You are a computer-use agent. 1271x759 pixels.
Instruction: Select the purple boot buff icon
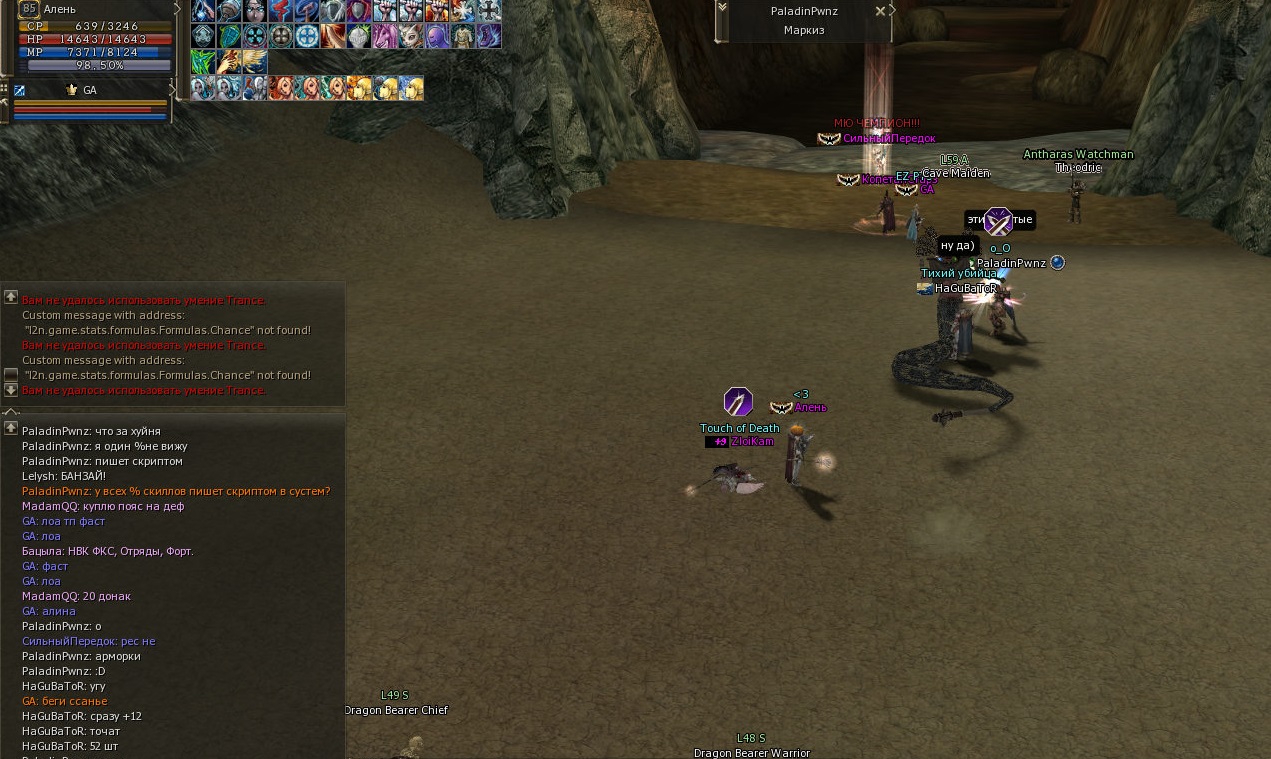pyautogui.click(x=489, y=36)
